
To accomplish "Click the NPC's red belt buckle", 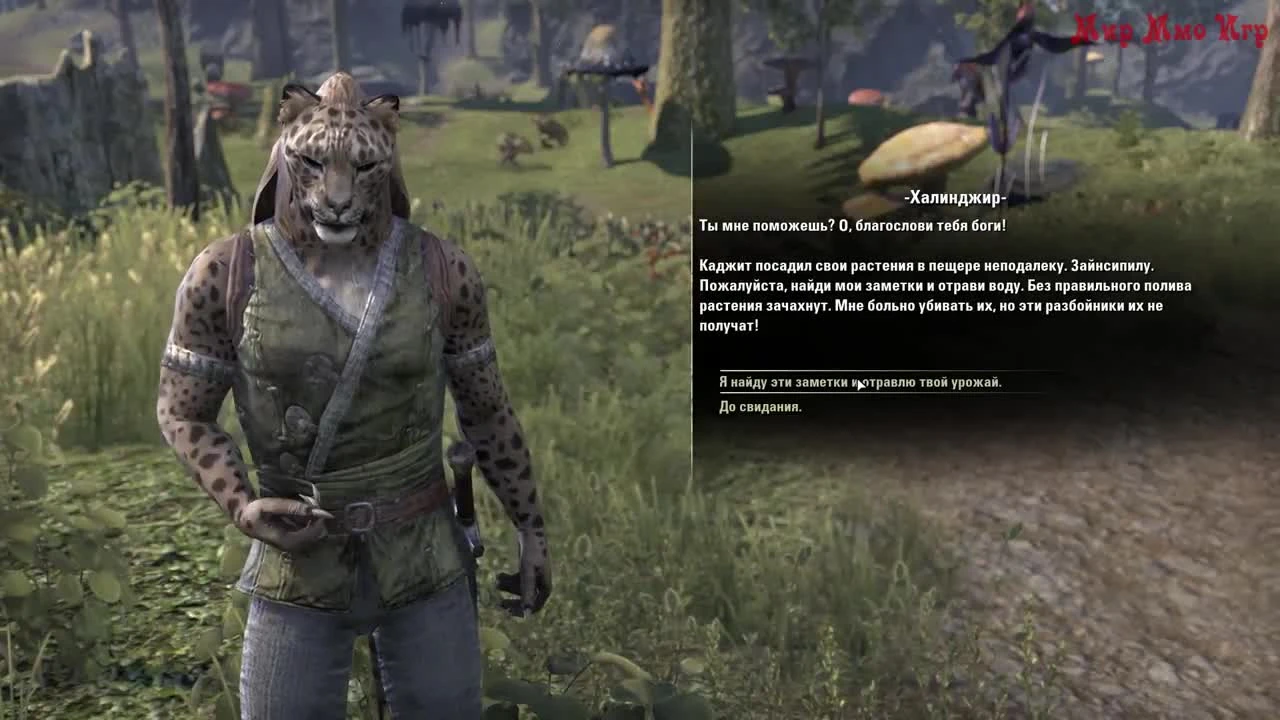I will pyautogui.click(x=360, y=513).
